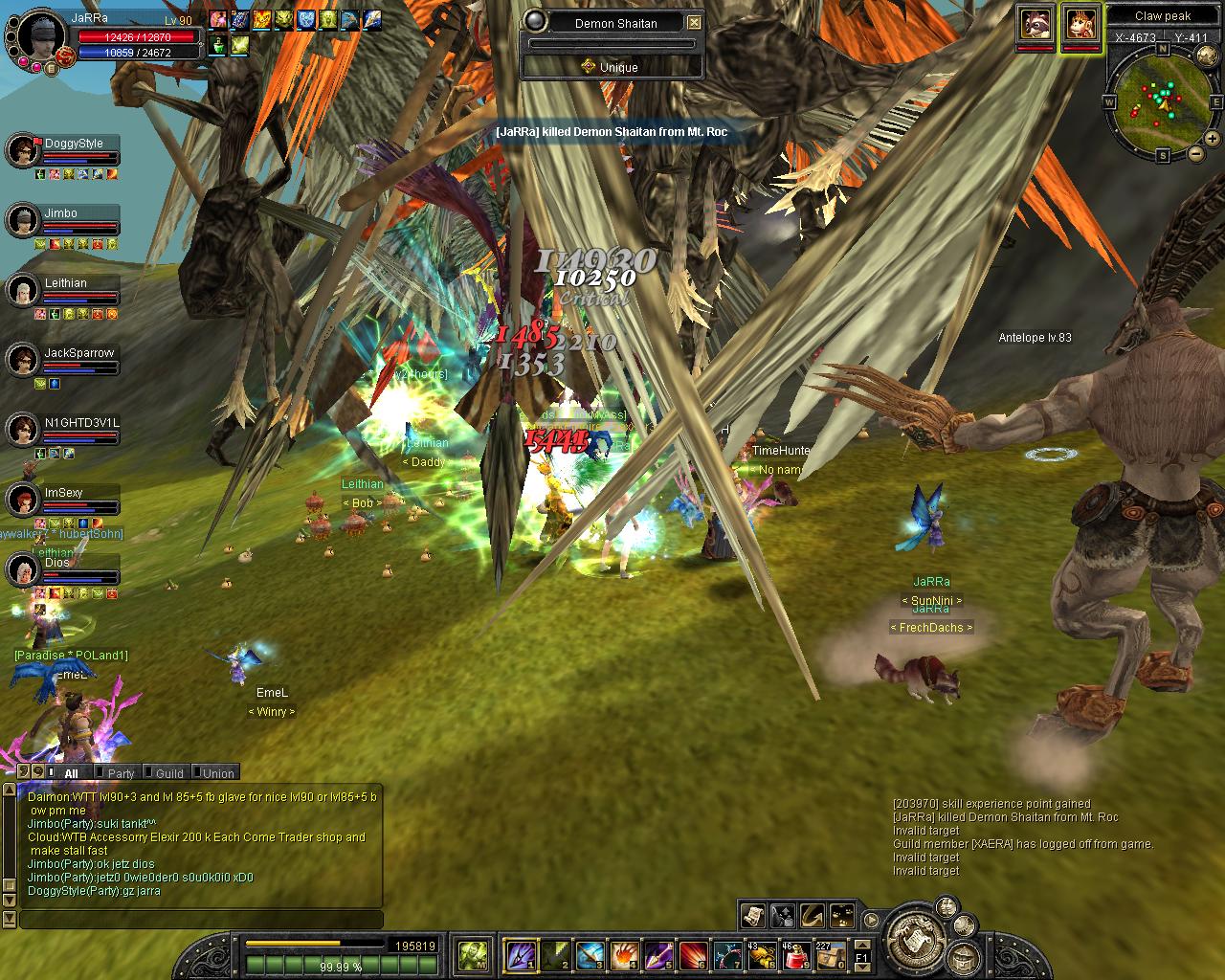This screenshot has width=1225, height=980.
Task: Use the golden item in slot 8
Action: click(761, 954)
